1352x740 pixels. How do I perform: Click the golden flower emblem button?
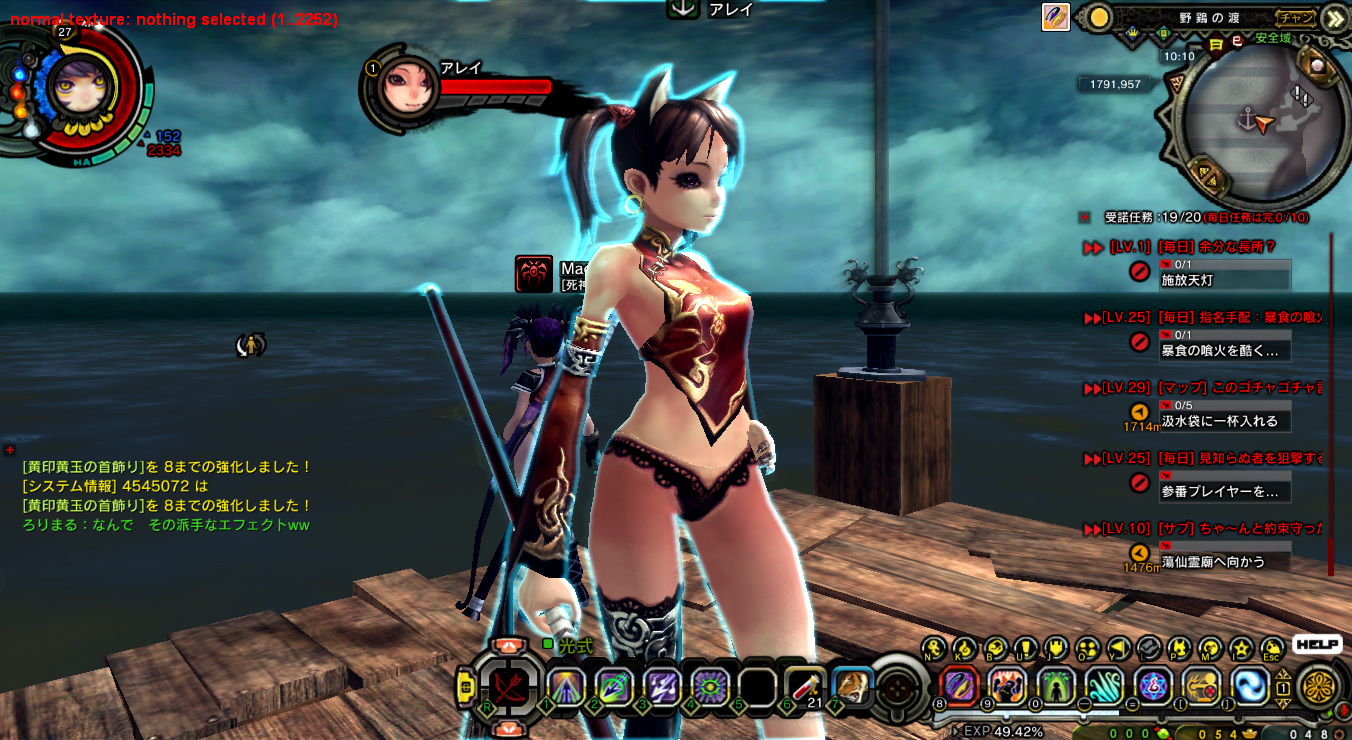tap(1319, 688)
